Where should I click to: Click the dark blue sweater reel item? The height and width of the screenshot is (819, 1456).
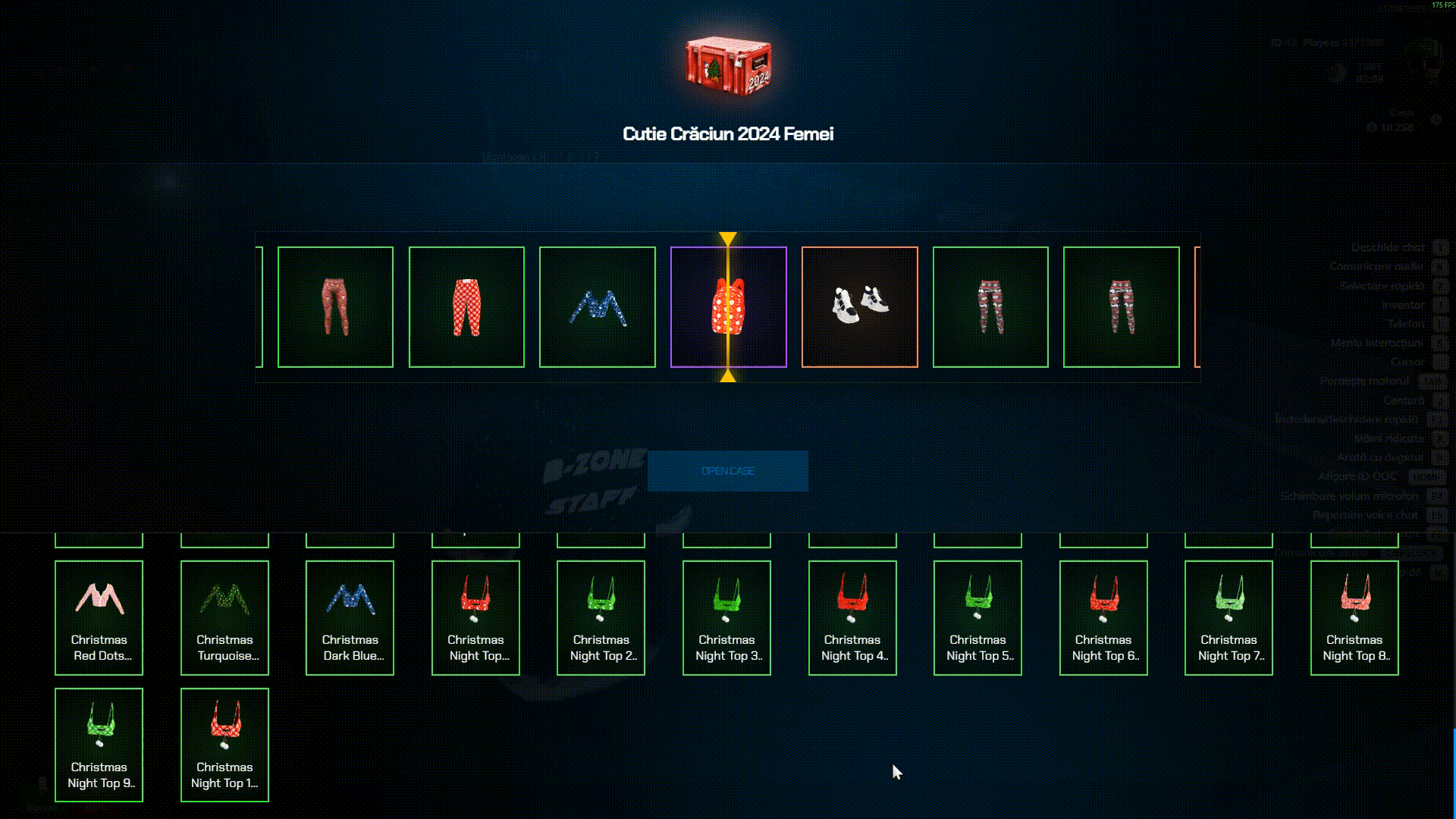click(597, 307)
